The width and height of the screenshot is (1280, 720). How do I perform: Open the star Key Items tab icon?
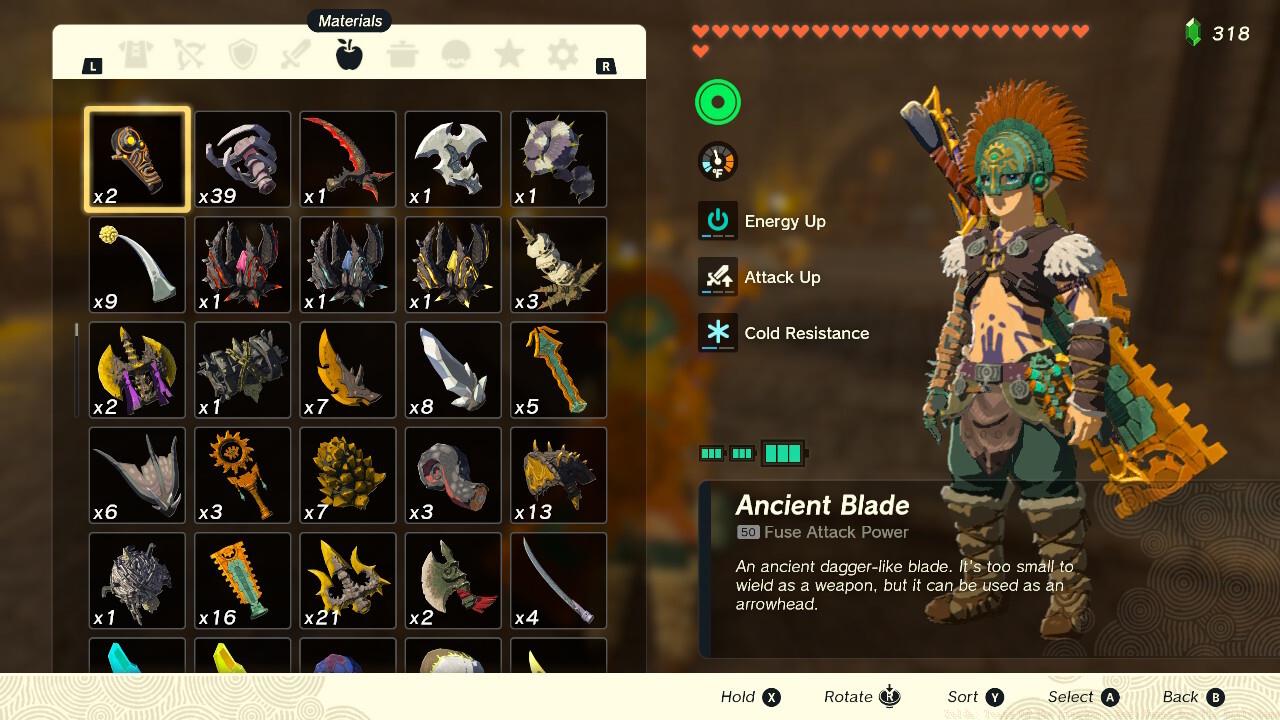click(x=508, y=55)
